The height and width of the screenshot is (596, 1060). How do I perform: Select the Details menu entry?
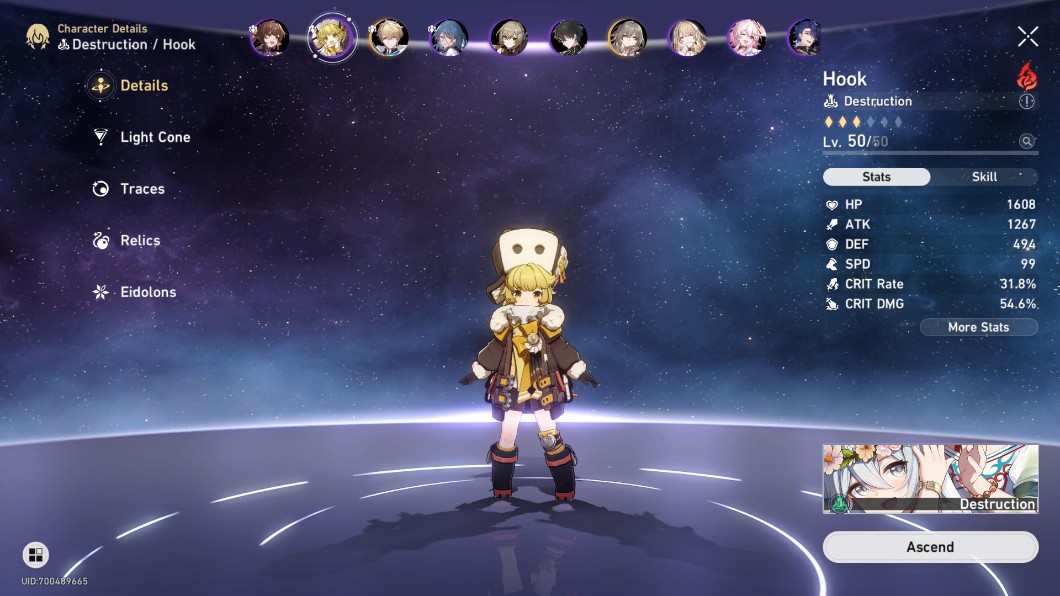coord(143,86)
